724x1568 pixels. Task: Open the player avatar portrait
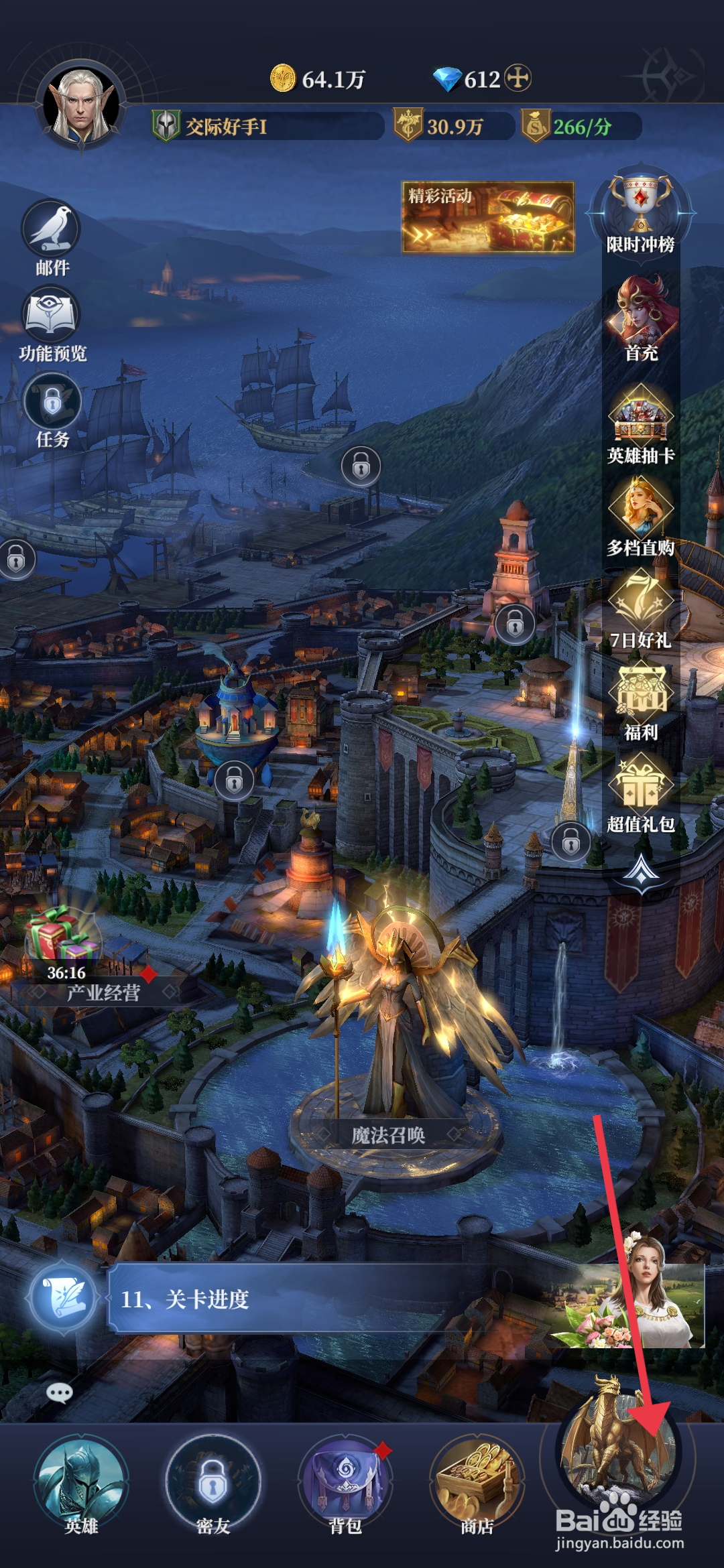pyautogui.click(x=81, y=105)
